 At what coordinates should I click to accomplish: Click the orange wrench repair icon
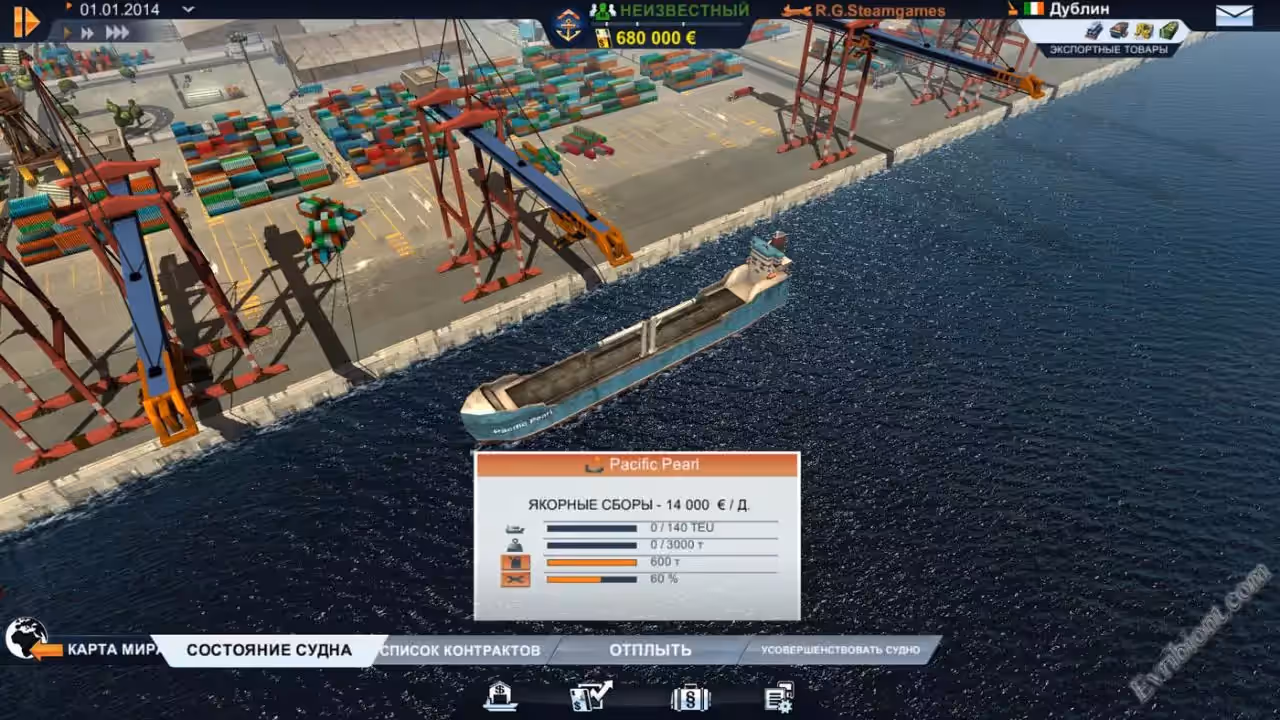[515, 579]
